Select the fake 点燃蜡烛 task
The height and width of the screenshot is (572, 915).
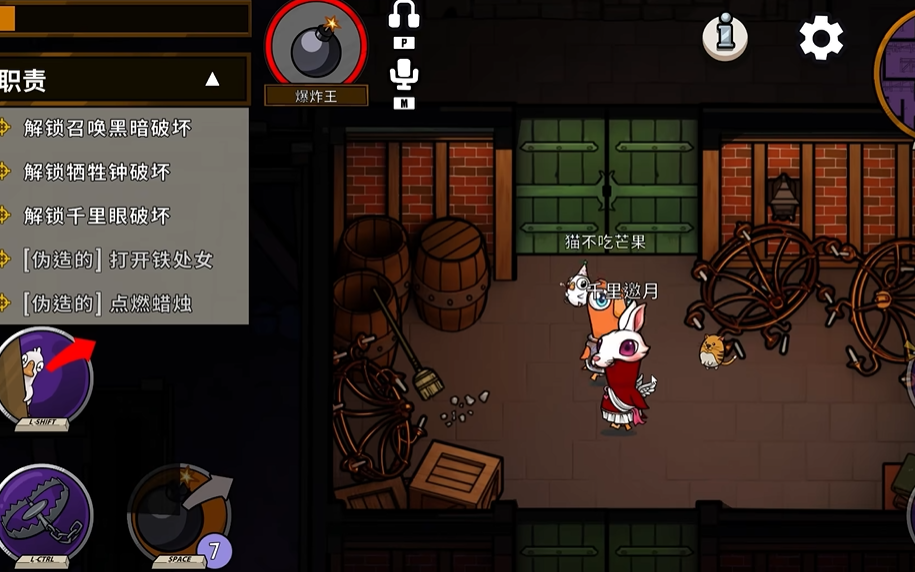[107, 304]
